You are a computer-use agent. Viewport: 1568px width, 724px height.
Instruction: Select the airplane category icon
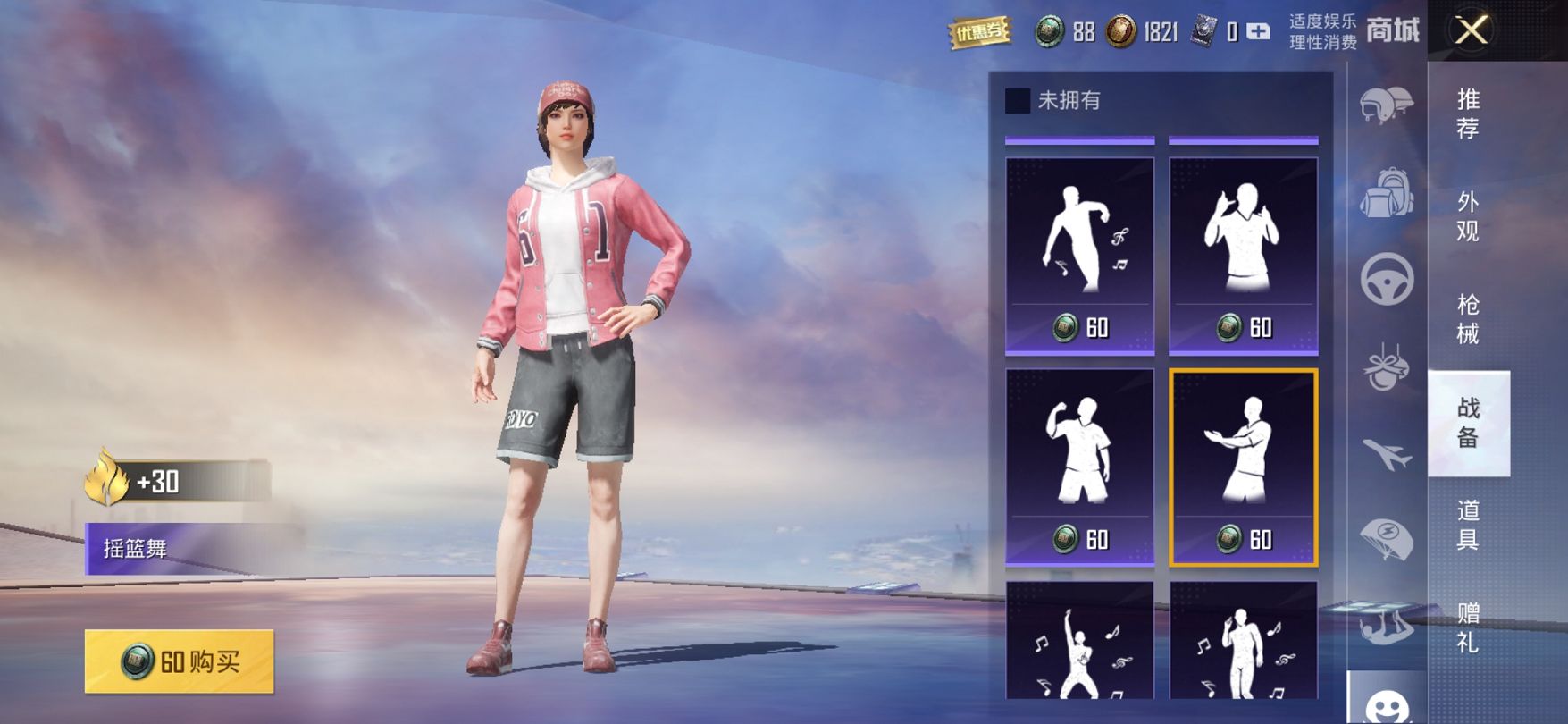[x=1387, y=454]
